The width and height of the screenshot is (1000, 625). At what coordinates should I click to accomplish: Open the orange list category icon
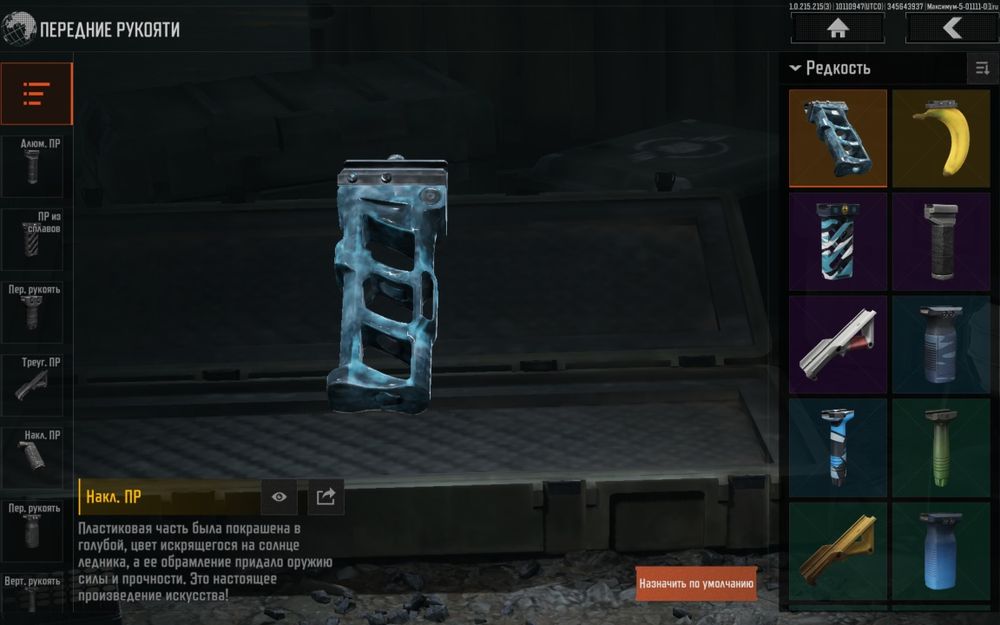[x=36, y=94]
